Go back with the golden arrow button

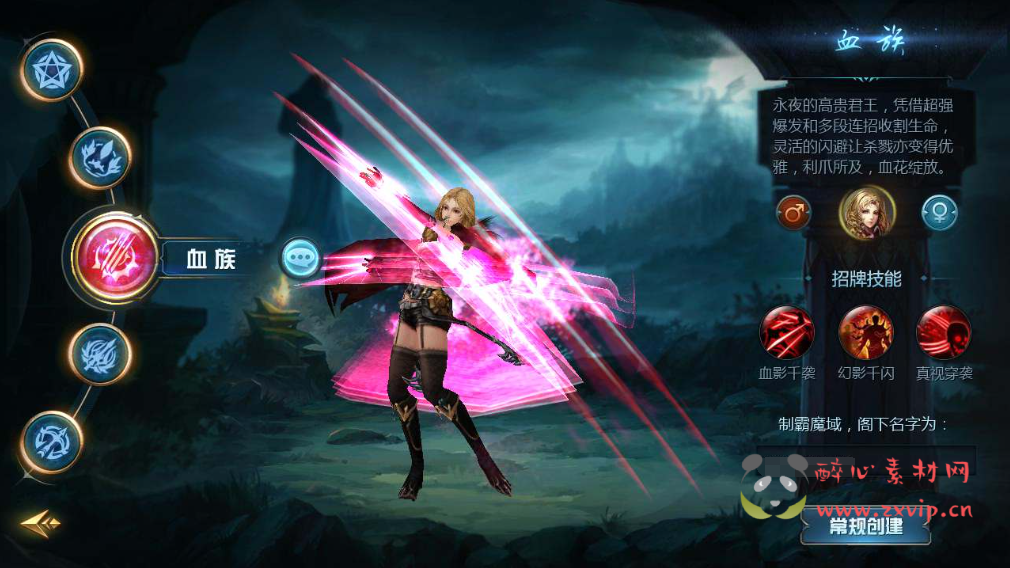coord(41,522)
